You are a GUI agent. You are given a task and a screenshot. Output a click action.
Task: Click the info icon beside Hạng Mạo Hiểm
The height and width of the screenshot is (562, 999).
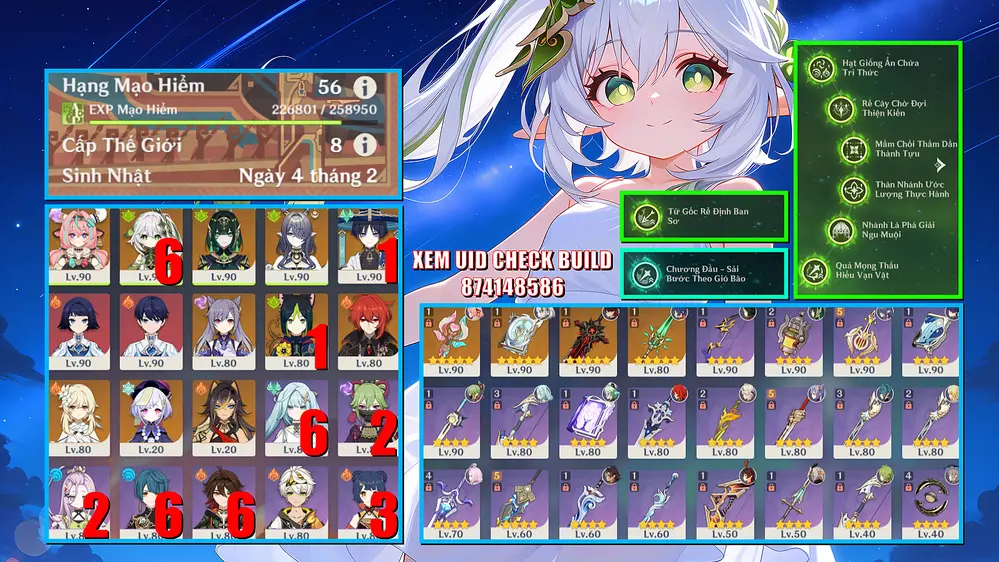tap(365, 87)
